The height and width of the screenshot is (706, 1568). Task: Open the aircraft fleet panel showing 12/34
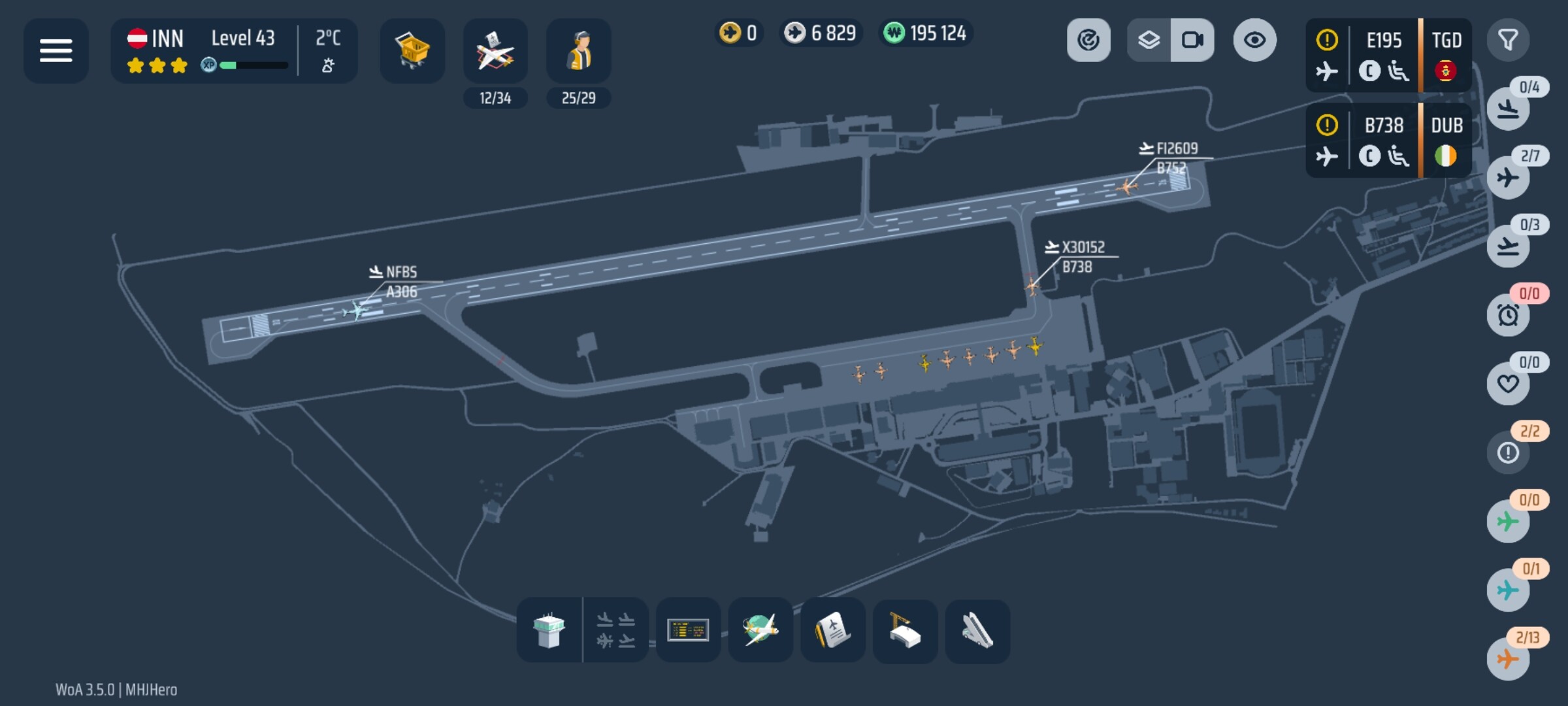[495, 52]
